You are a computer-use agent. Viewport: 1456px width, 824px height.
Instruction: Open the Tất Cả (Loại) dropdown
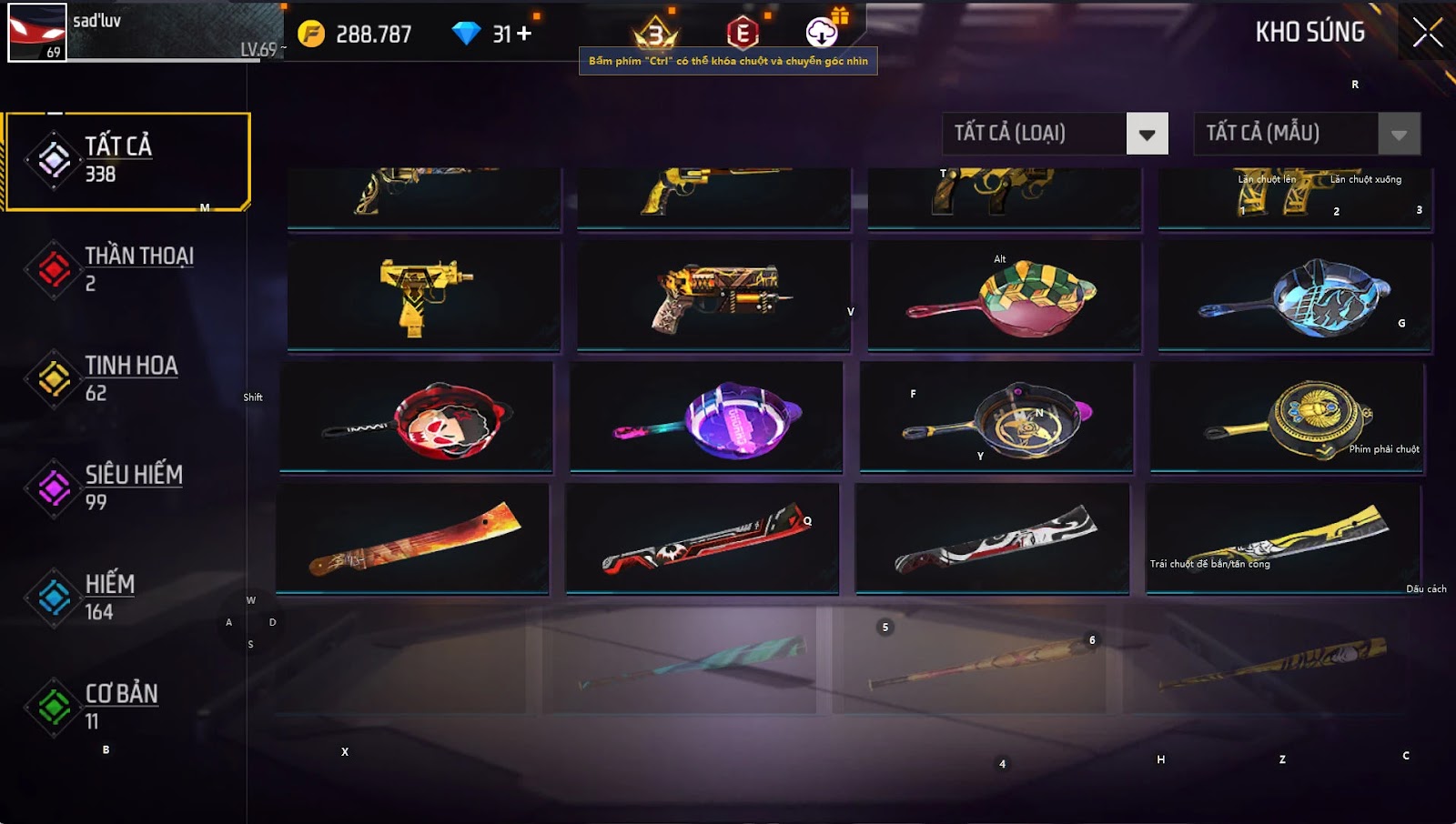[x=1147, y=135]
